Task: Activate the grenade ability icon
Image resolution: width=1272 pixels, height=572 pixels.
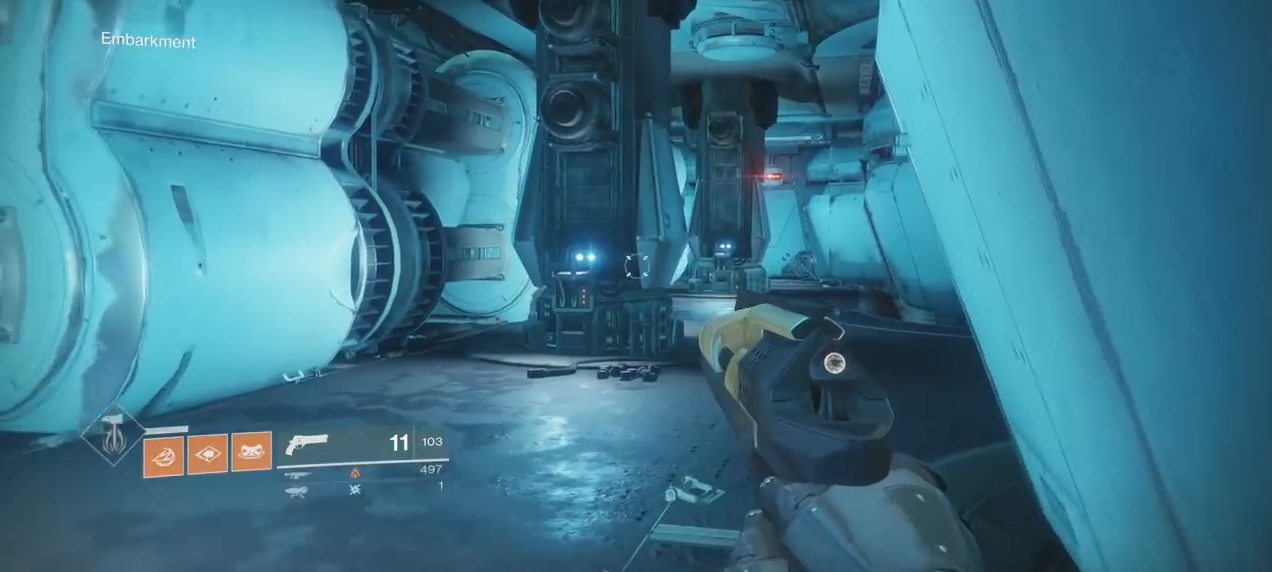Action: [x=163, y=456]
